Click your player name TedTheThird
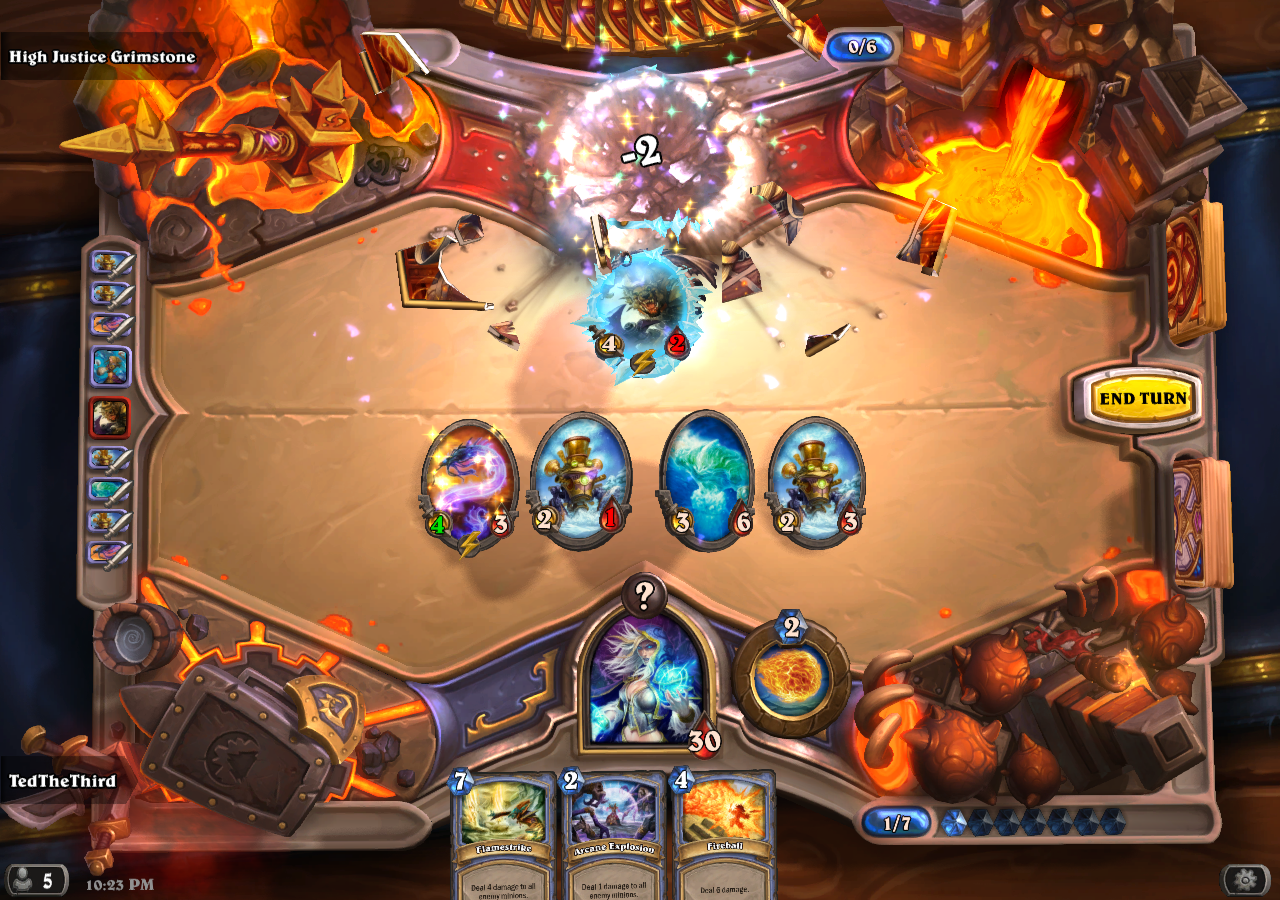The height and width of the screenshot is (900, 1280). pos(60,783)
